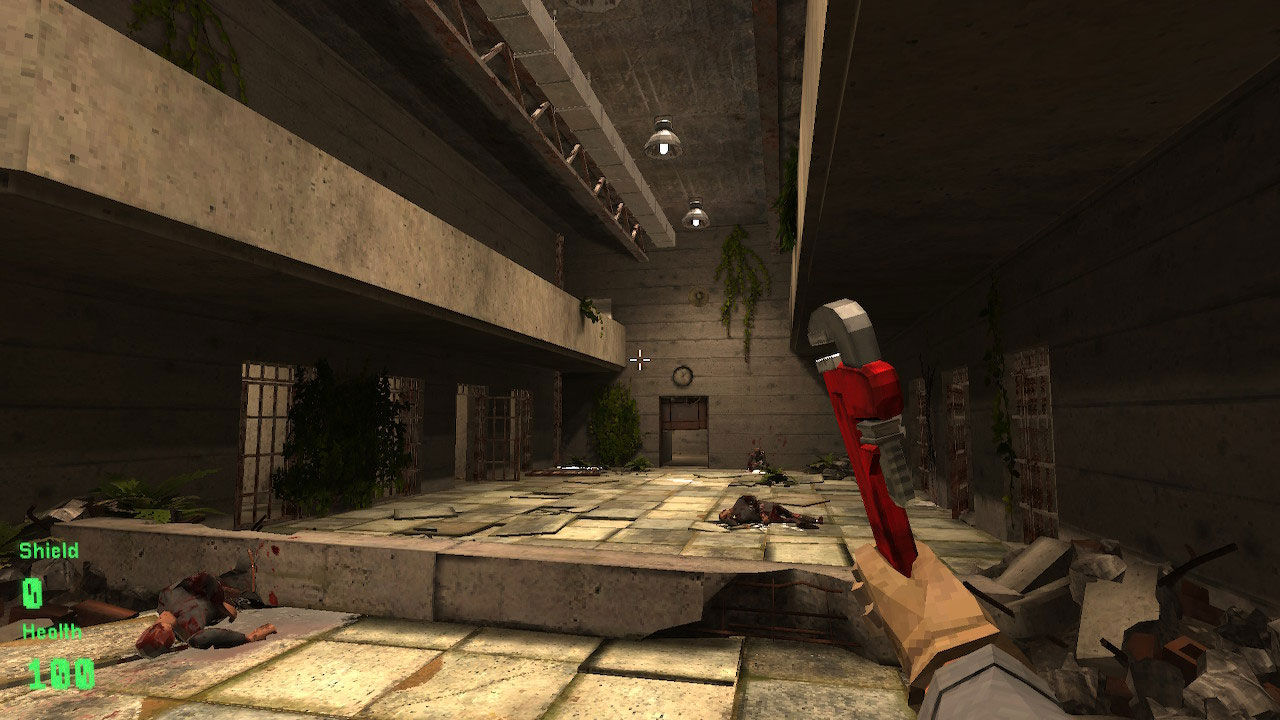Click the crosshair at screen center
Viewport: 1280px width, 720px height.
tap(638, 358)
